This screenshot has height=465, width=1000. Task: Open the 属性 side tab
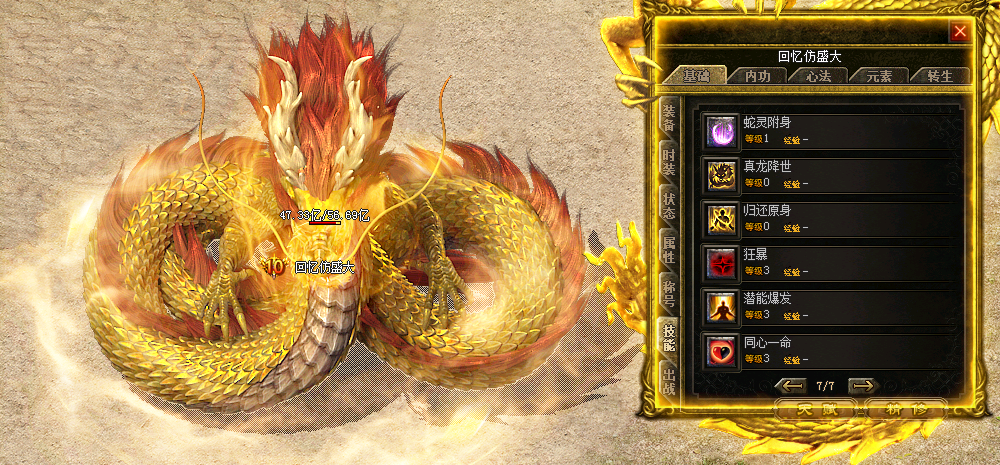click(668, 251)
